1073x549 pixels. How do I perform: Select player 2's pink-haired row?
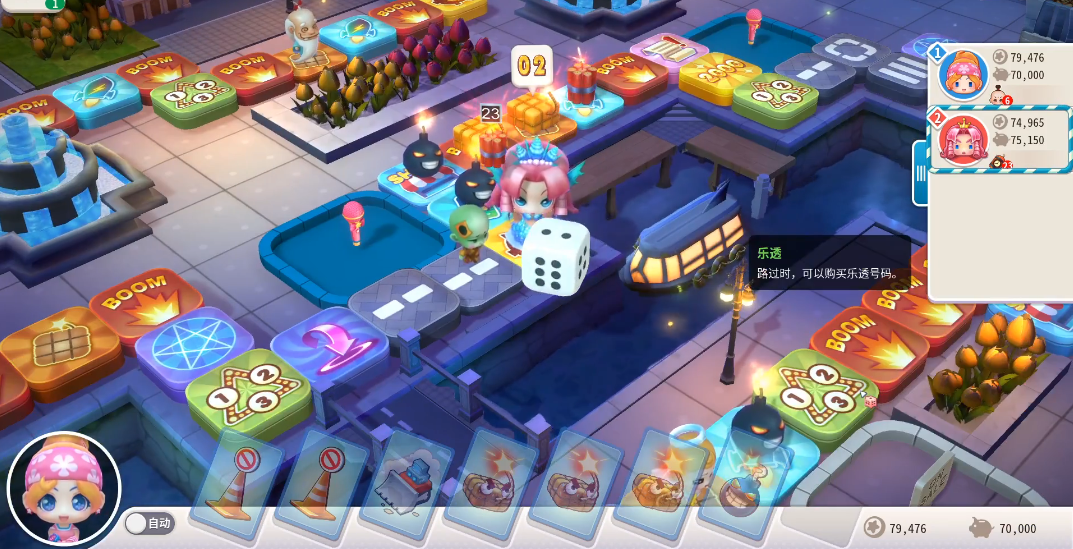click(1000, 138)
